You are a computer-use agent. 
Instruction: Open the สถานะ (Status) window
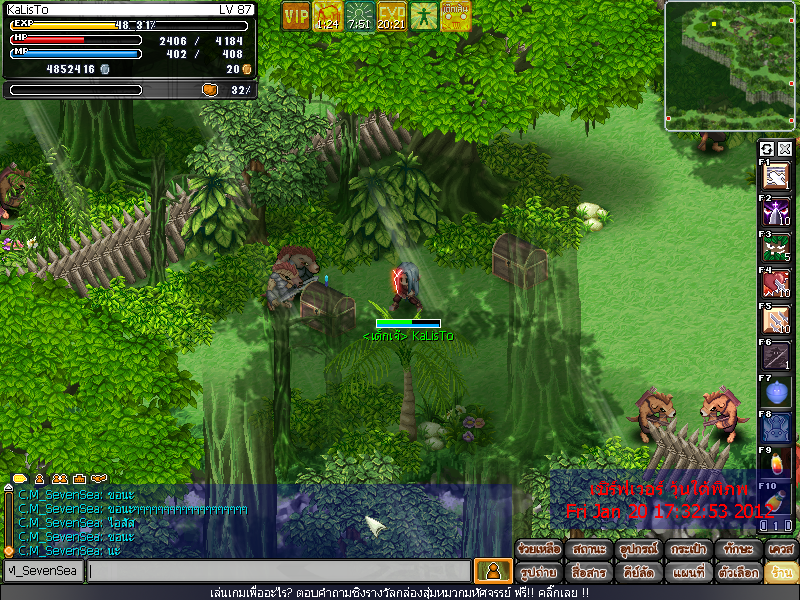(x=589, y=550)
